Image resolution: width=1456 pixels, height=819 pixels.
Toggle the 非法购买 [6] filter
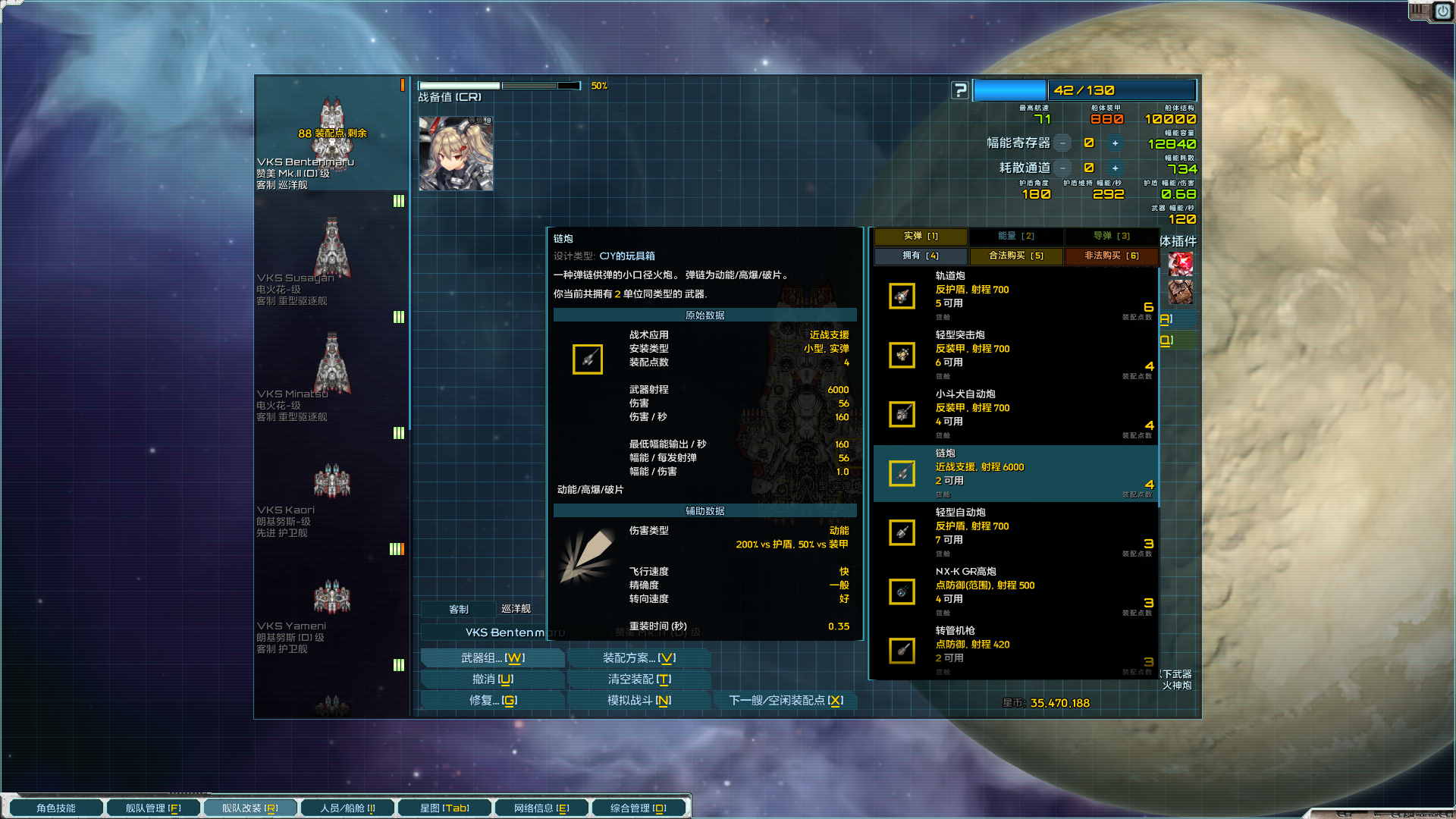tap(1111, 256)
